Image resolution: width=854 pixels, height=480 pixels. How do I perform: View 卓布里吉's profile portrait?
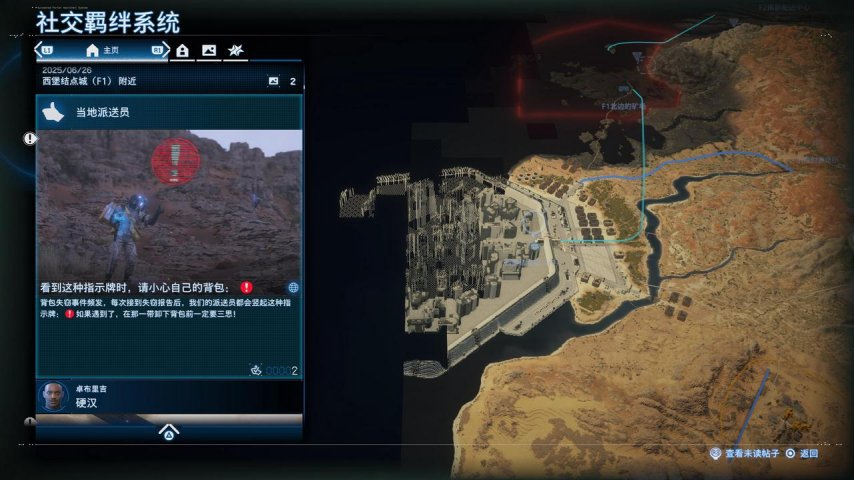pos(53,396)
